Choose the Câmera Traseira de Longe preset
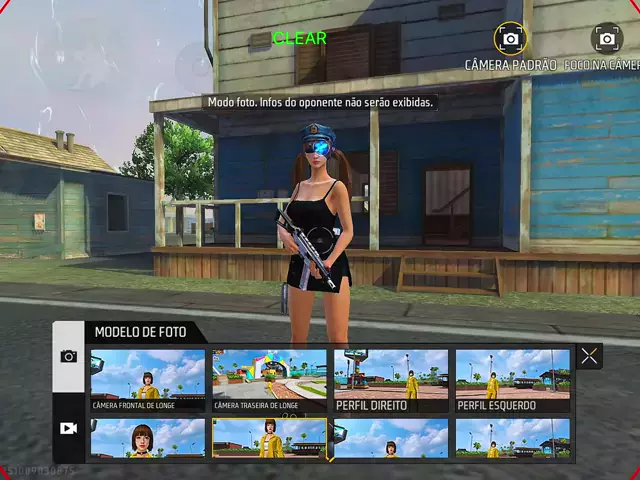This screenshot has width=640, height=480. pyautogui.click(x=269, y=380)
